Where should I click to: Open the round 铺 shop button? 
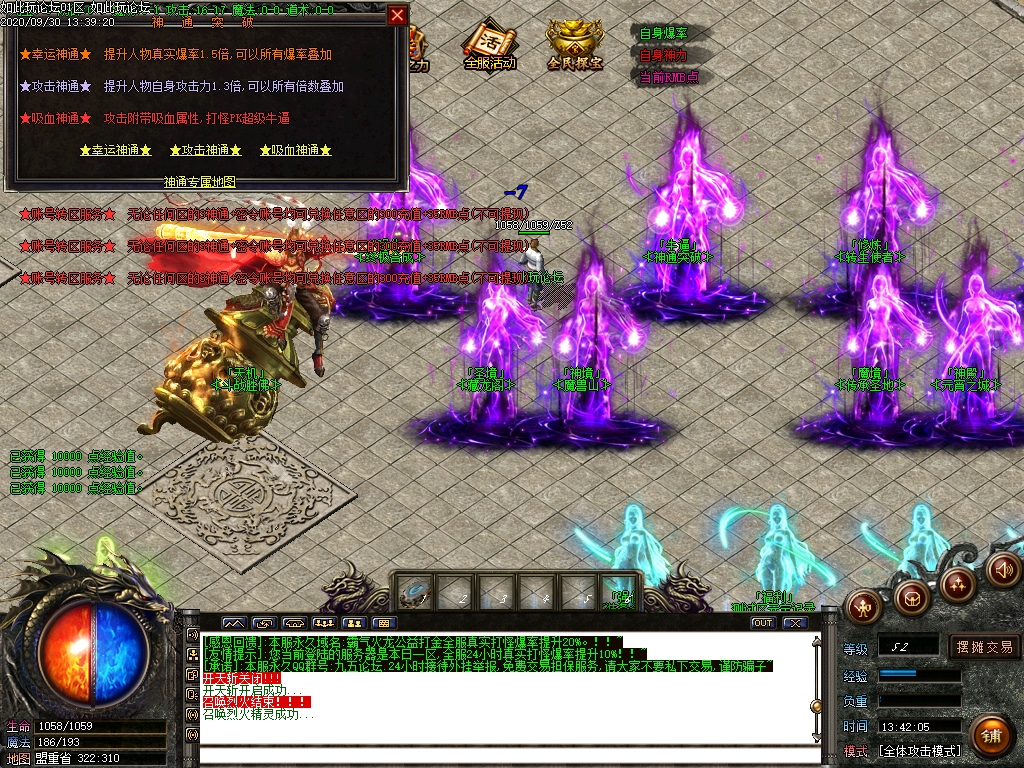pyautogui.click(x=991, y=737)
